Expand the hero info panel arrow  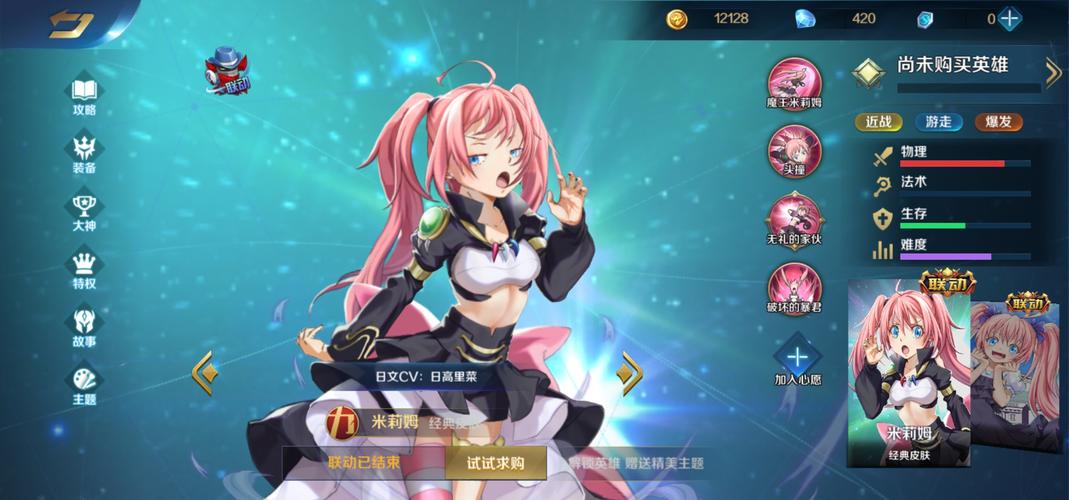pos(1052,71)
